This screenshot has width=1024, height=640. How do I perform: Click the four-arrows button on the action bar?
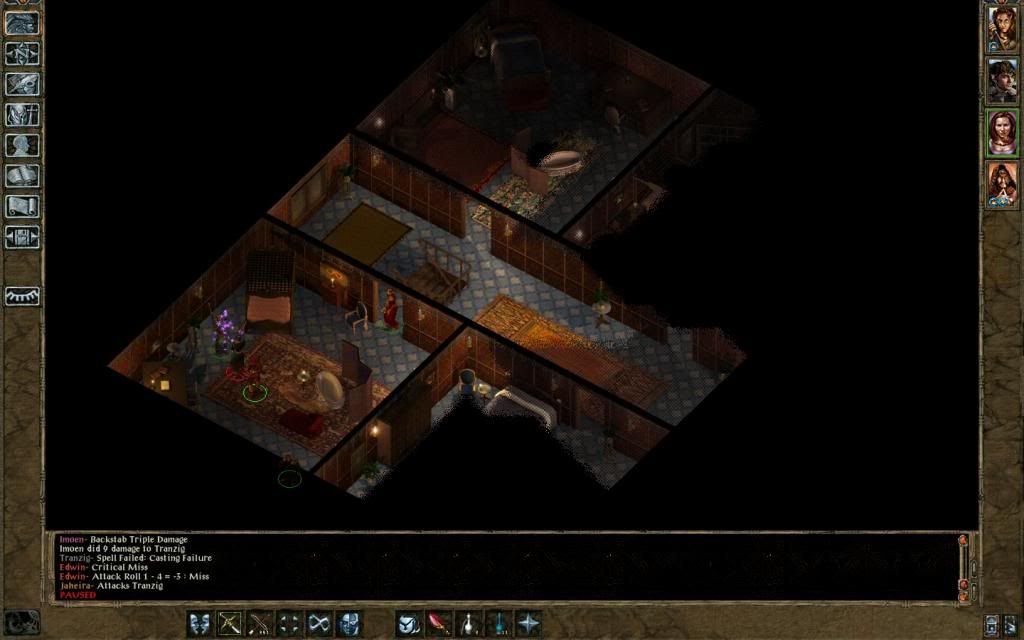[x=290, y=624]
